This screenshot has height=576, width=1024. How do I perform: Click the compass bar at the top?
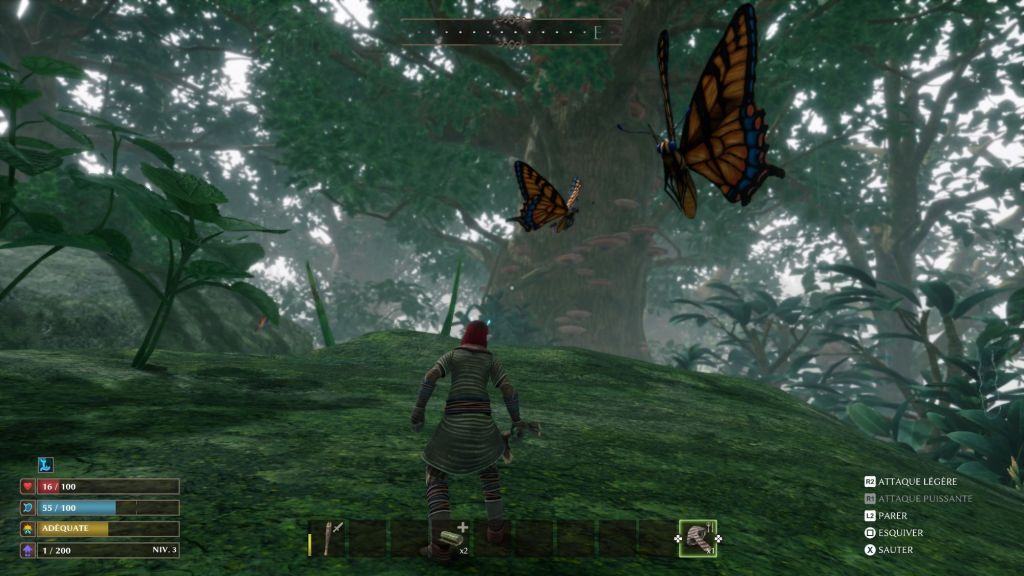coord(511,33)
